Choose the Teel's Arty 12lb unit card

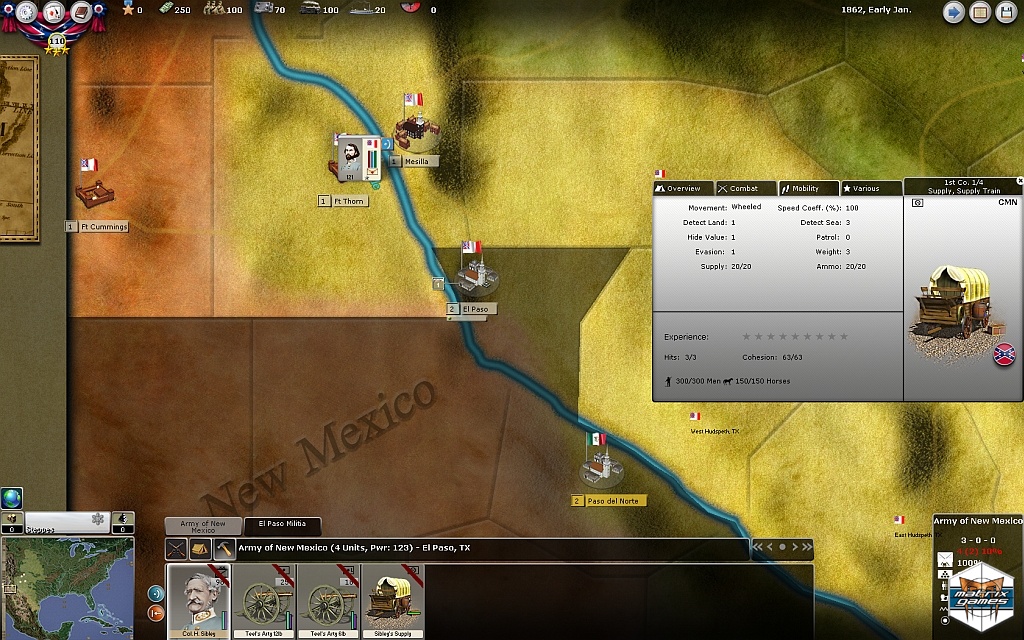(264, 600)
